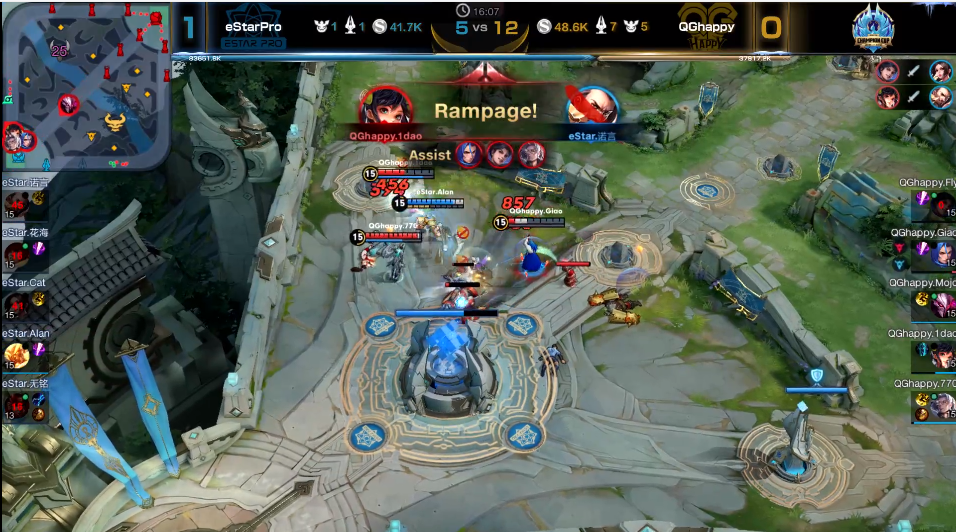
Task: Select QGhappy.Mojo player portrait
Action: click(942, 306)
